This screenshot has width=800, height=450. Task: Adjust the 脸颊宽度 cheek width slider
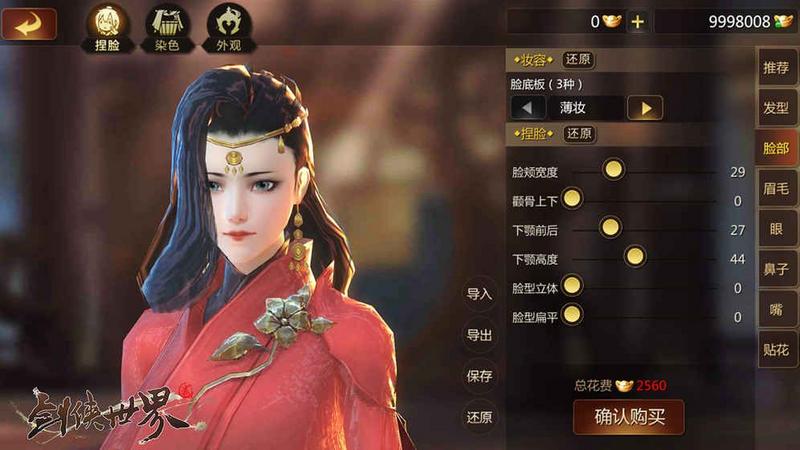(613, 170)
